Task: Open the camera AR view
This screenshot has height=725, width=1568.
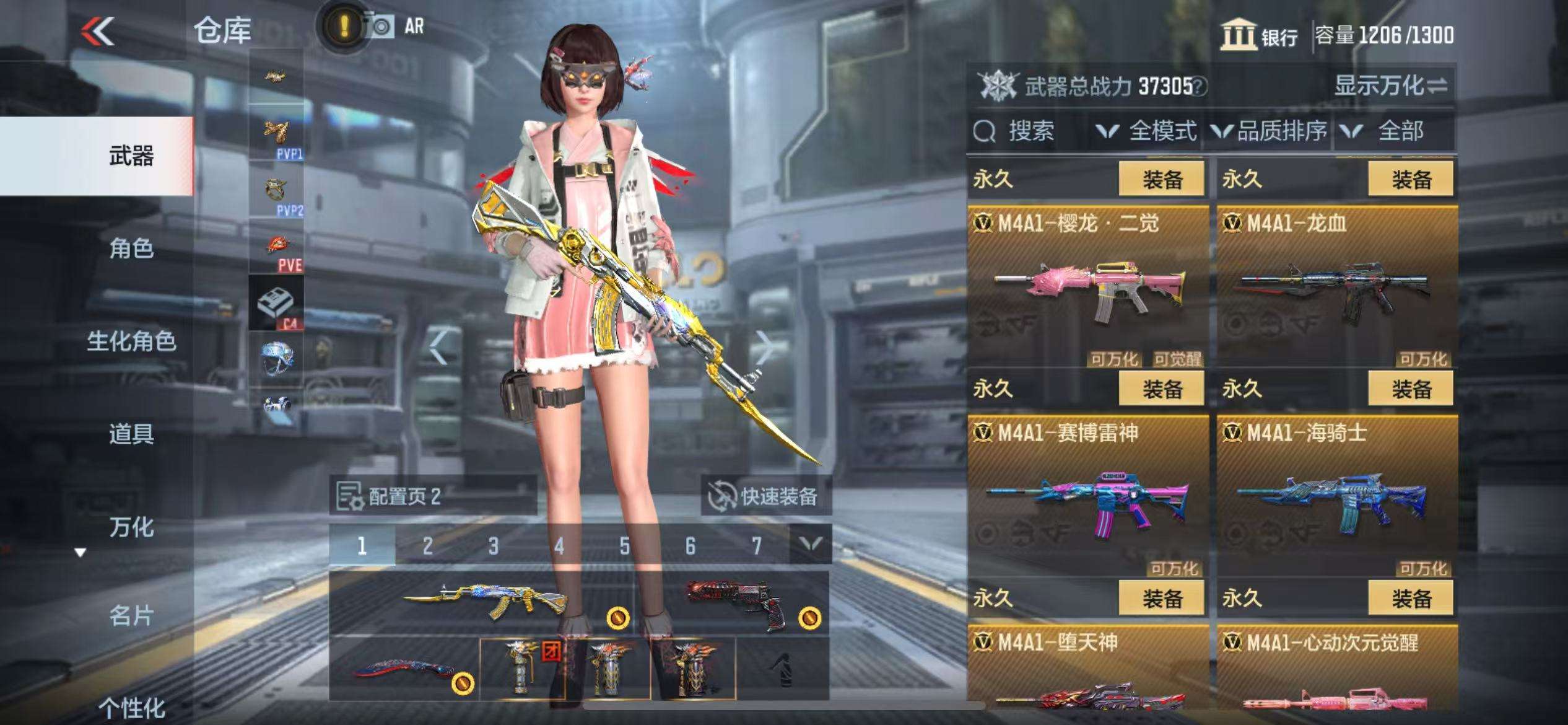Action: coord(380,27)
